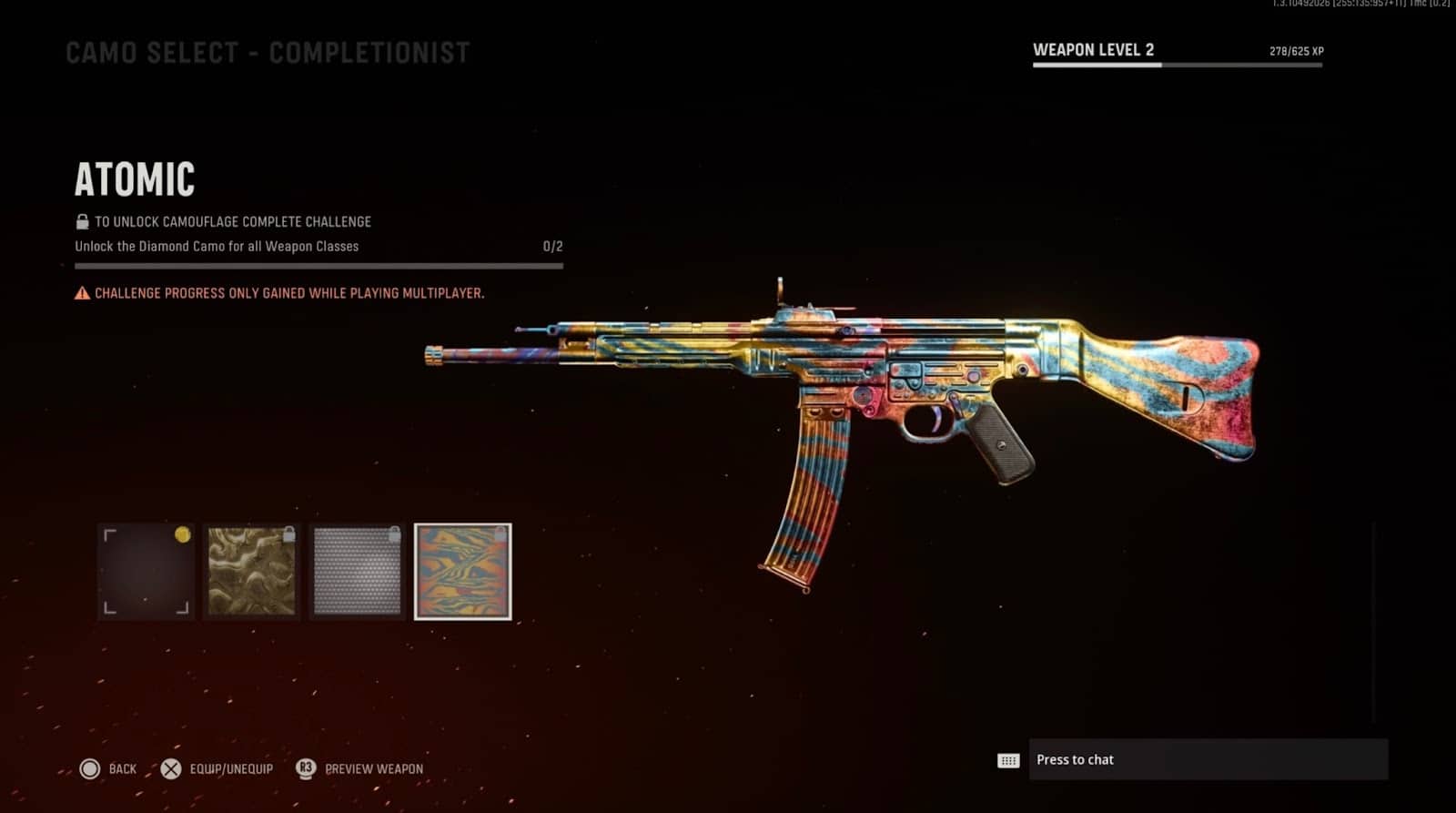Click the warning triangle before the multiplayer notice
This screenshot has width=1456, height=813.
pyautogui.click(x=80, y=293)
